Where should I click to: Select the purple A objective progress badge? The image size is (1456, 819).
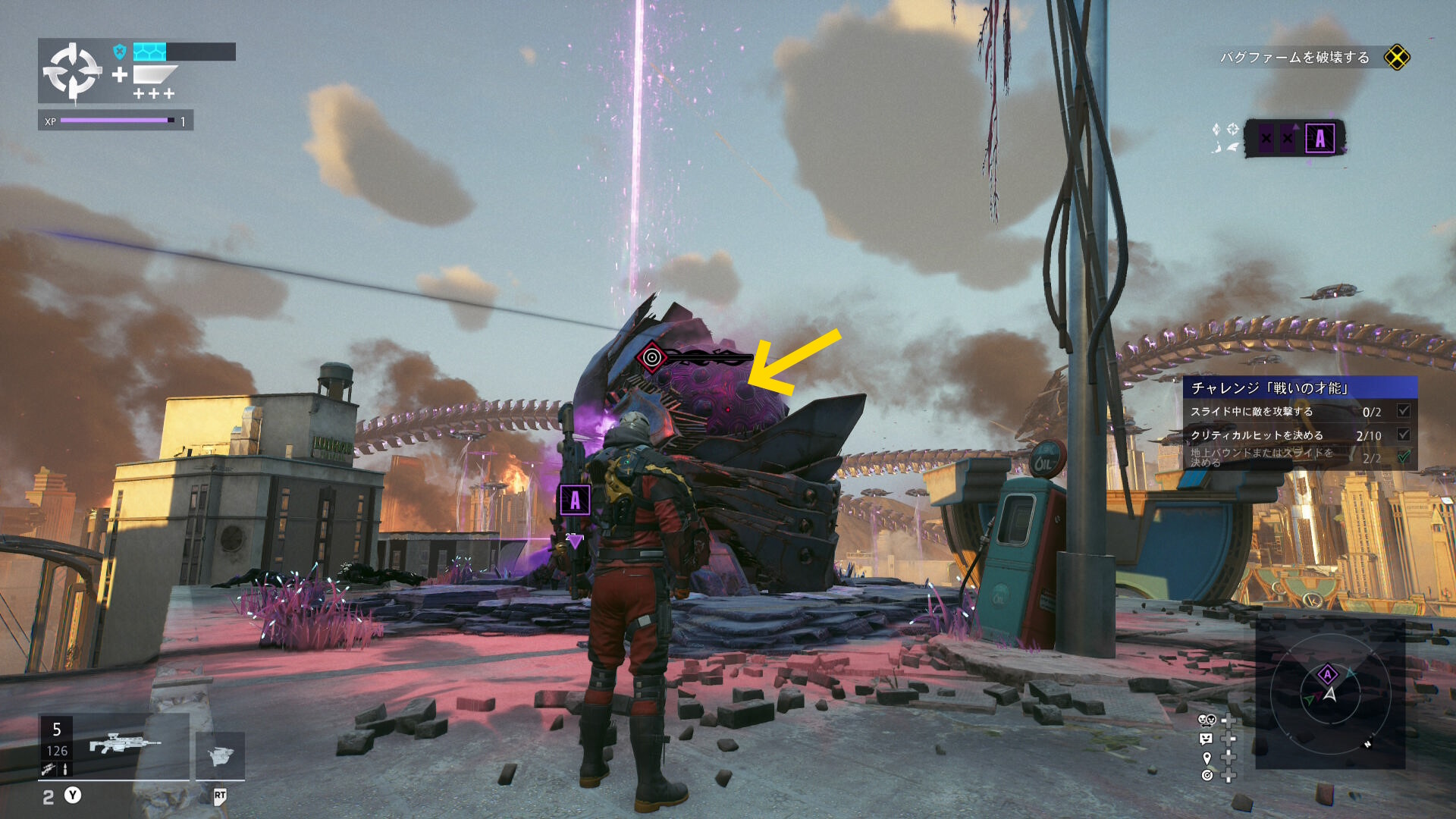pos(1319,139)
